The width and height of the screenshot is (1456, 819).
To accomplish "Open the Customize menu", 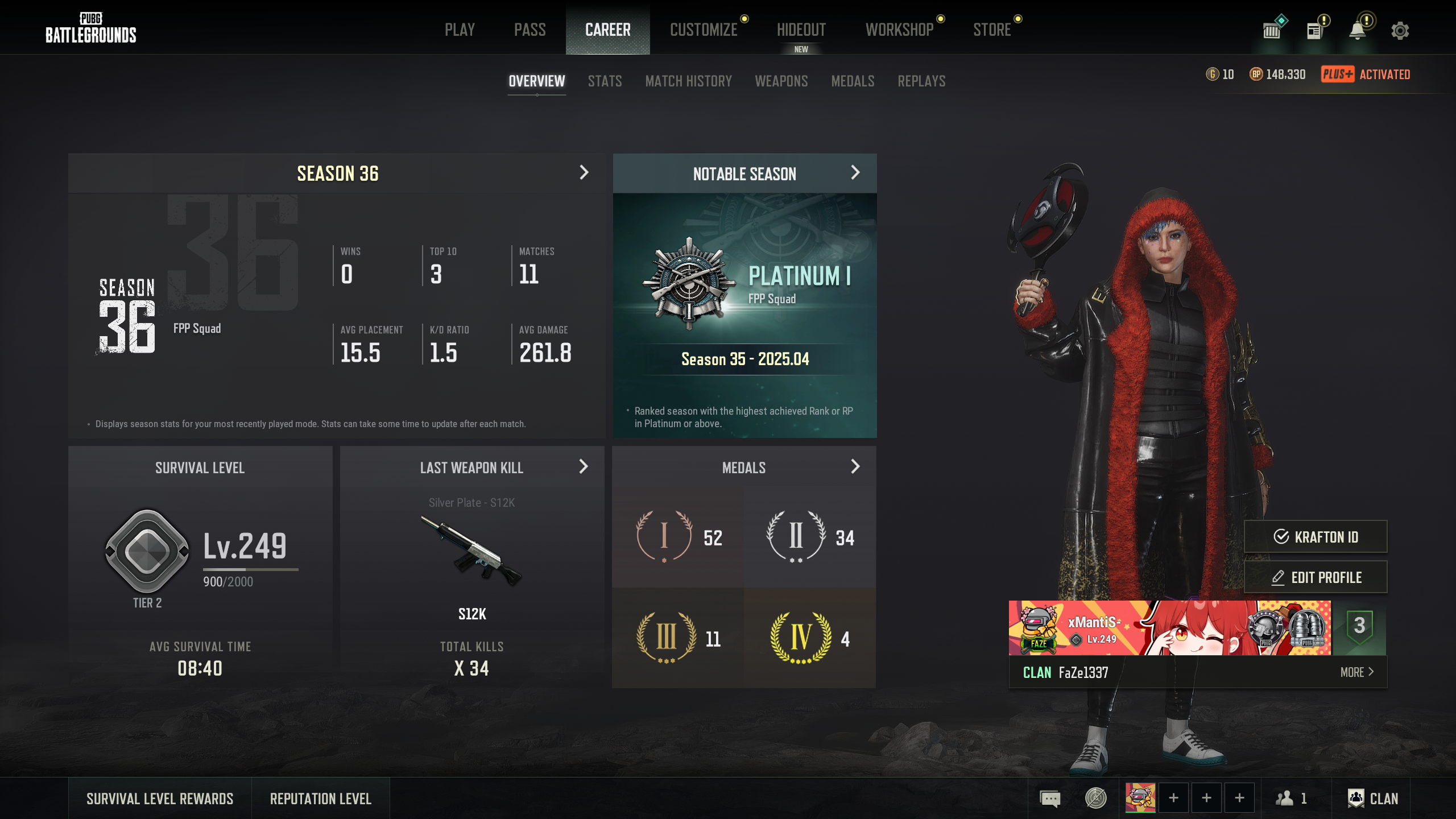I will click(704, 30).
